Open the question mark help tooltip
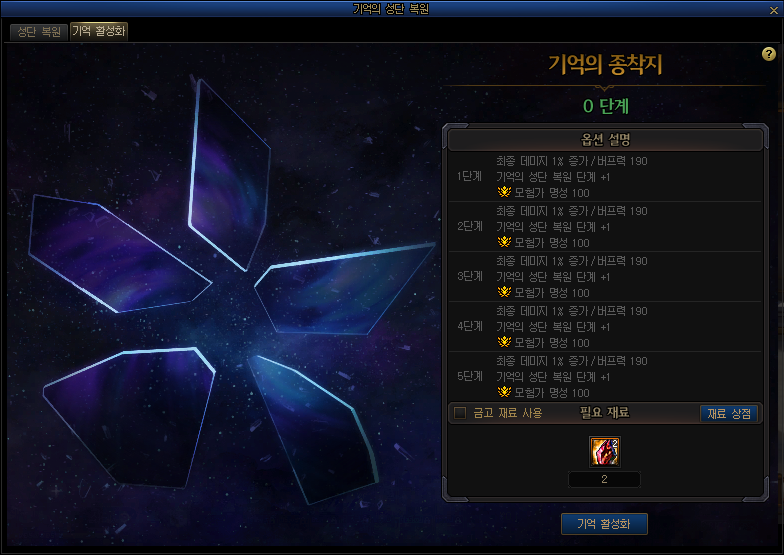 768,54
